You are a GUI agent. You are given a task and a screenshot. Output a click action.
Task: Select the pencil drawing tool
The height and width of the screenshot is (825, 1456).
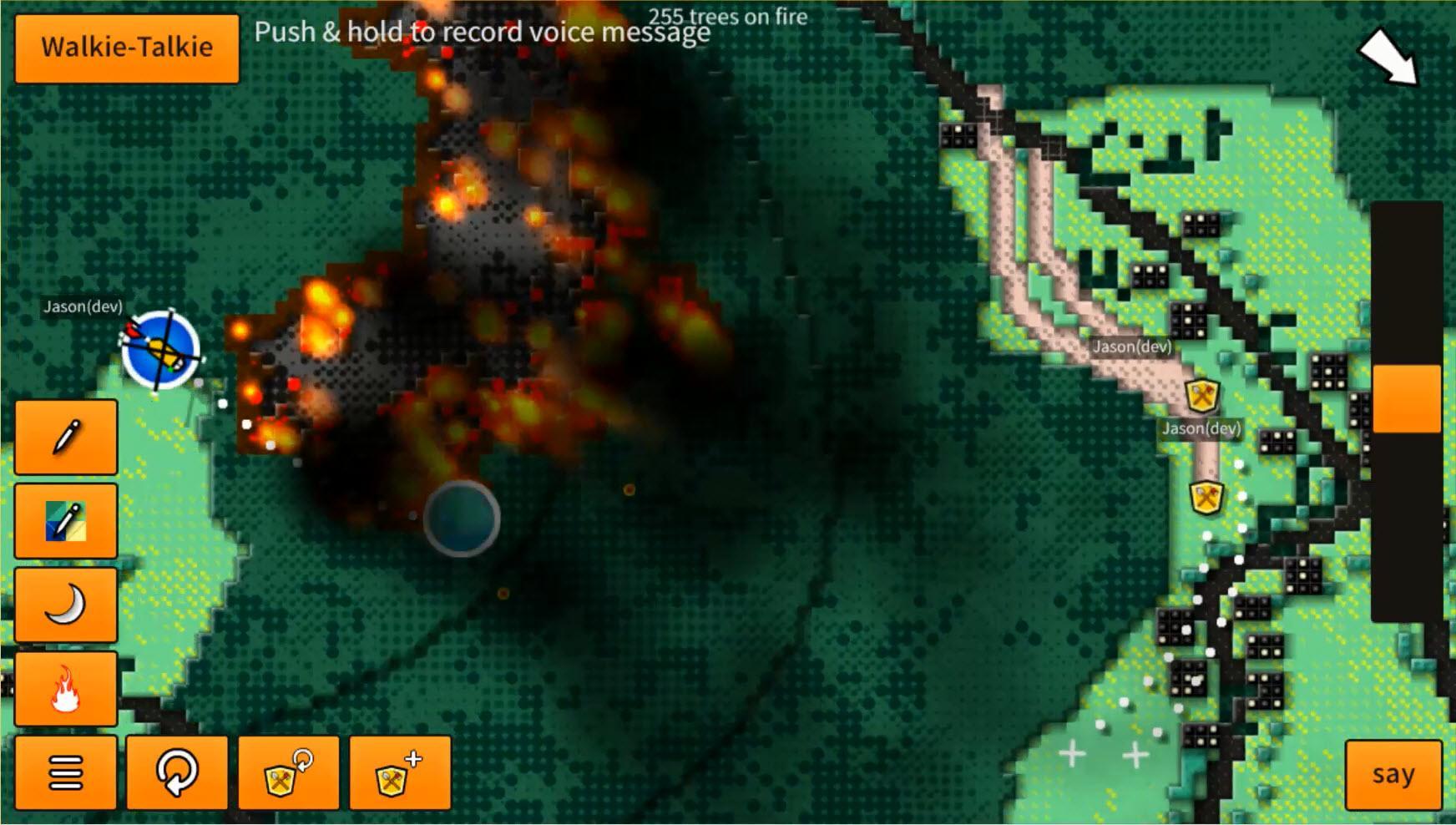pyautogui.click(x=65, y=439)
